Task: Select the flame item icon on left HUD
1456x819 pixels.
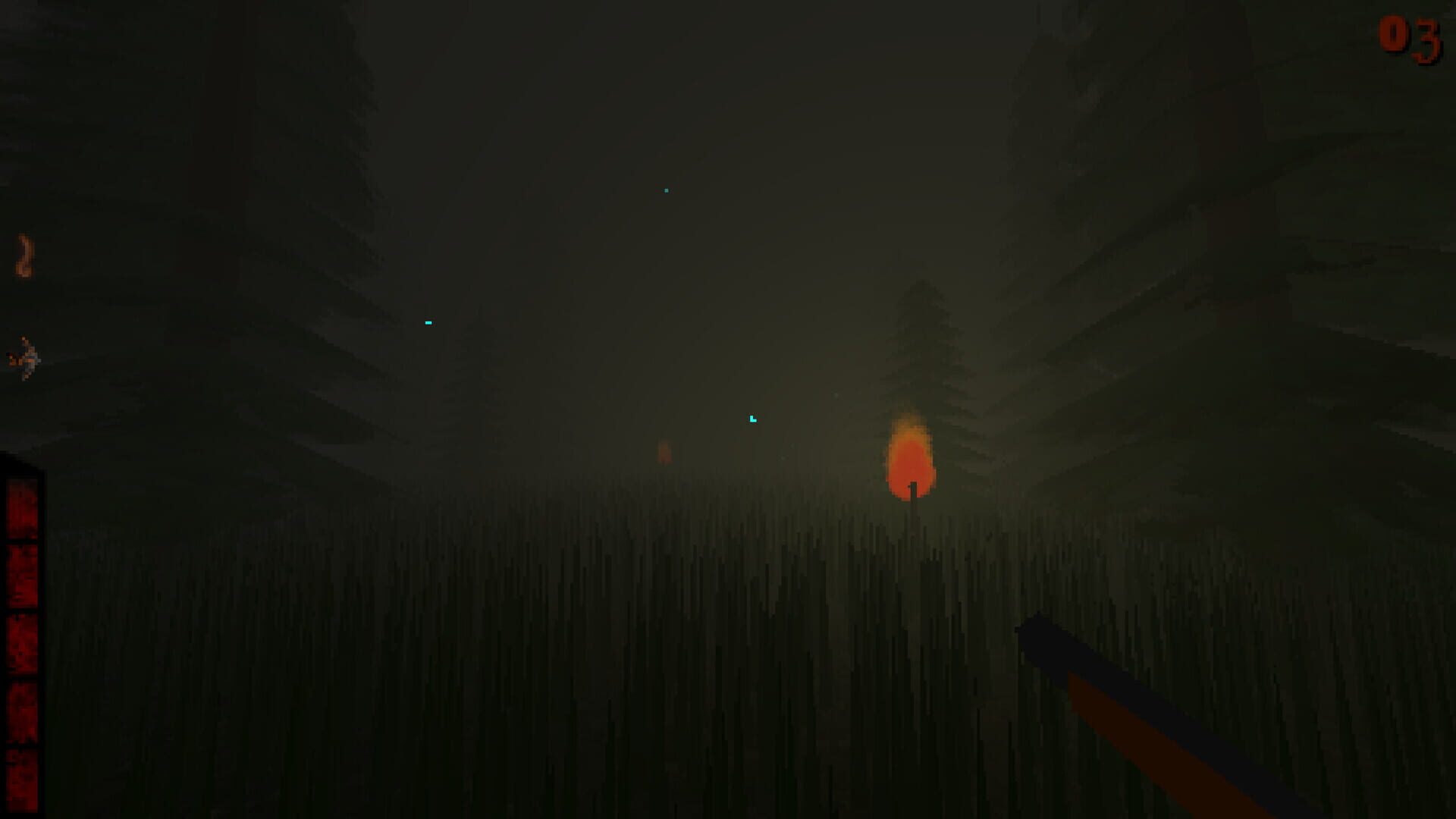Action: [x=24, y=254]
